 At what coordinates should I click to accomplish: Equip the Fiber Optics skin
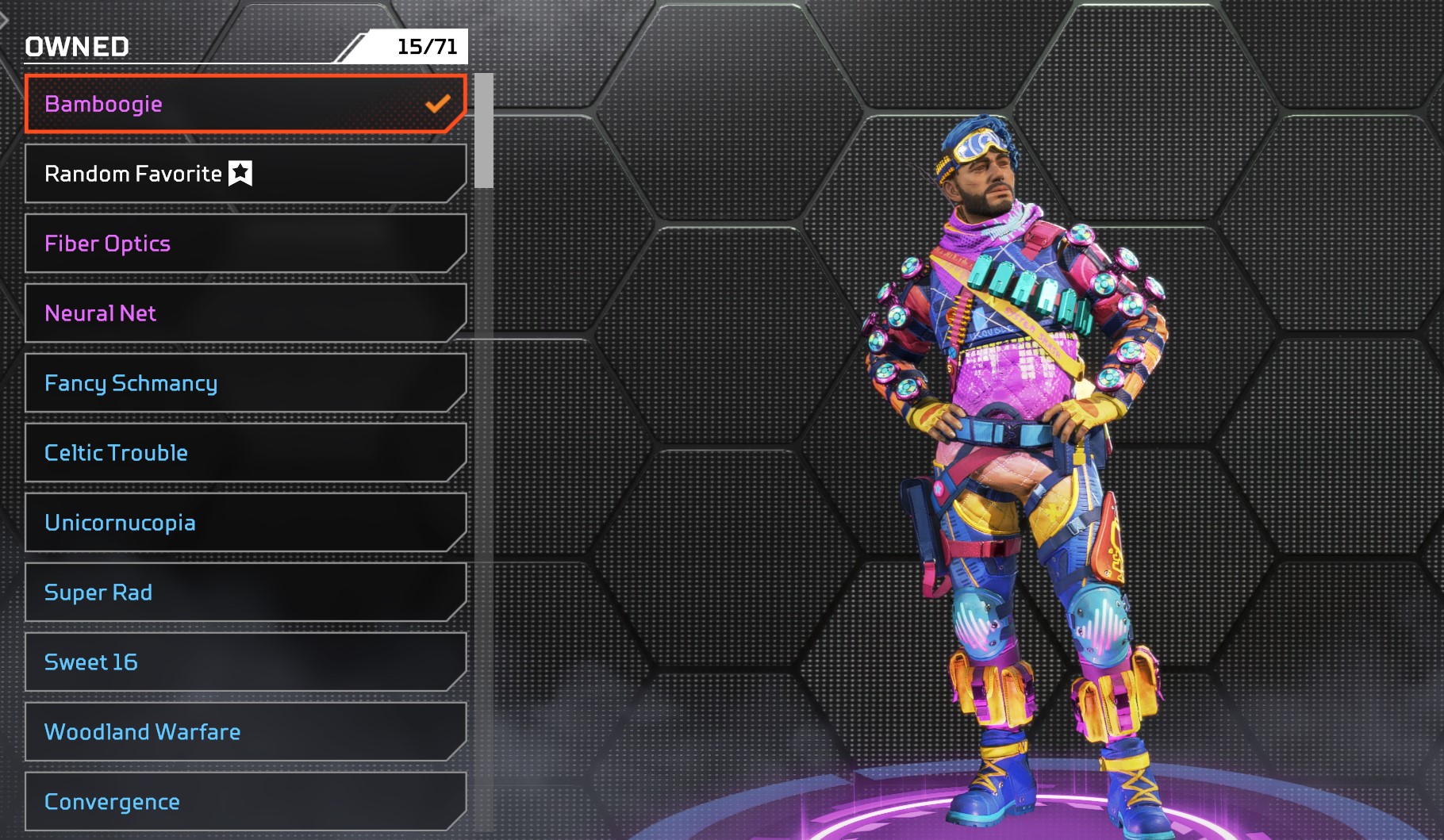click(x=245, y=244)
